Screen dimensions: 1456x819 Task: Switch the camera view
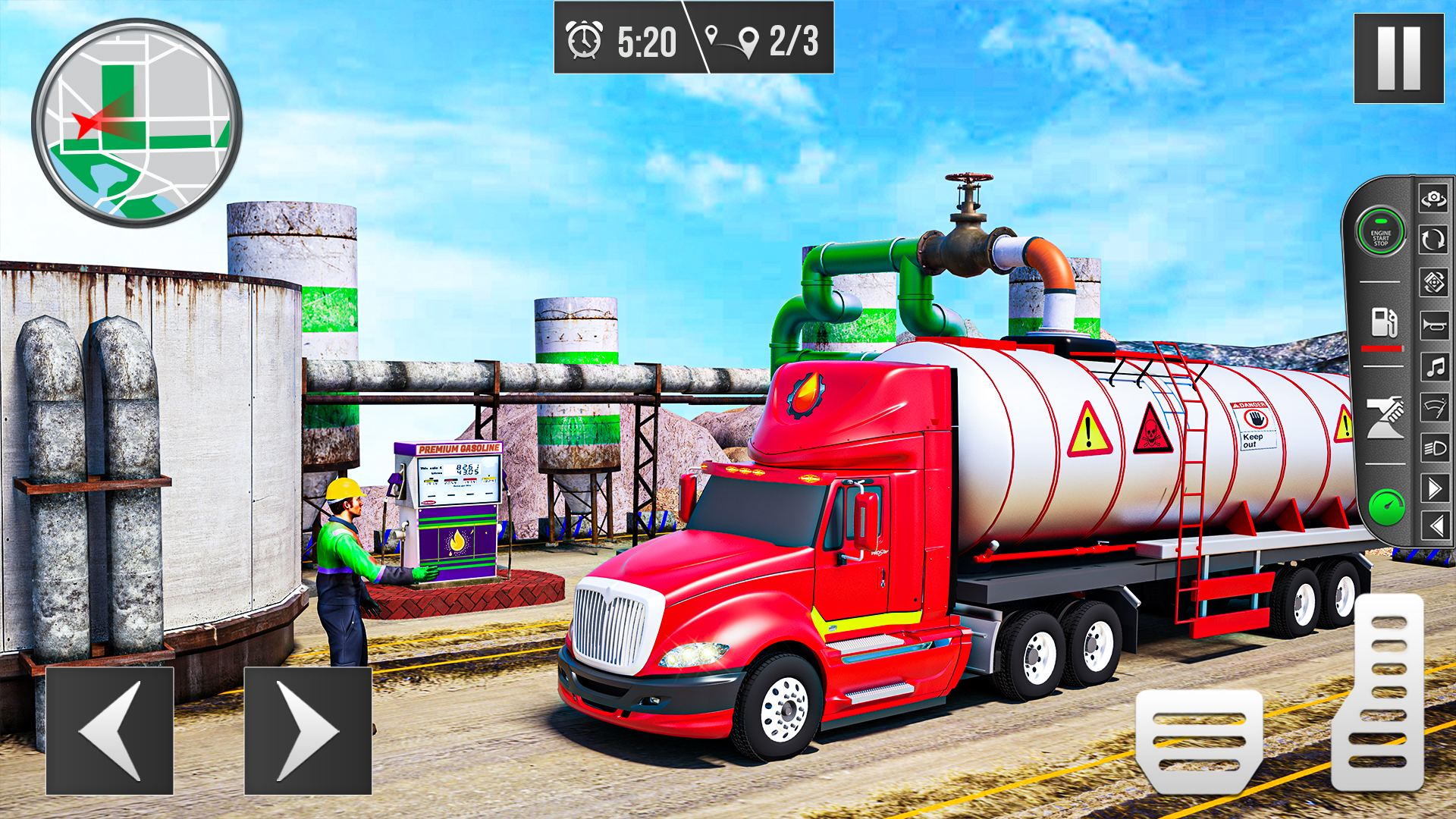(1432, 198)
